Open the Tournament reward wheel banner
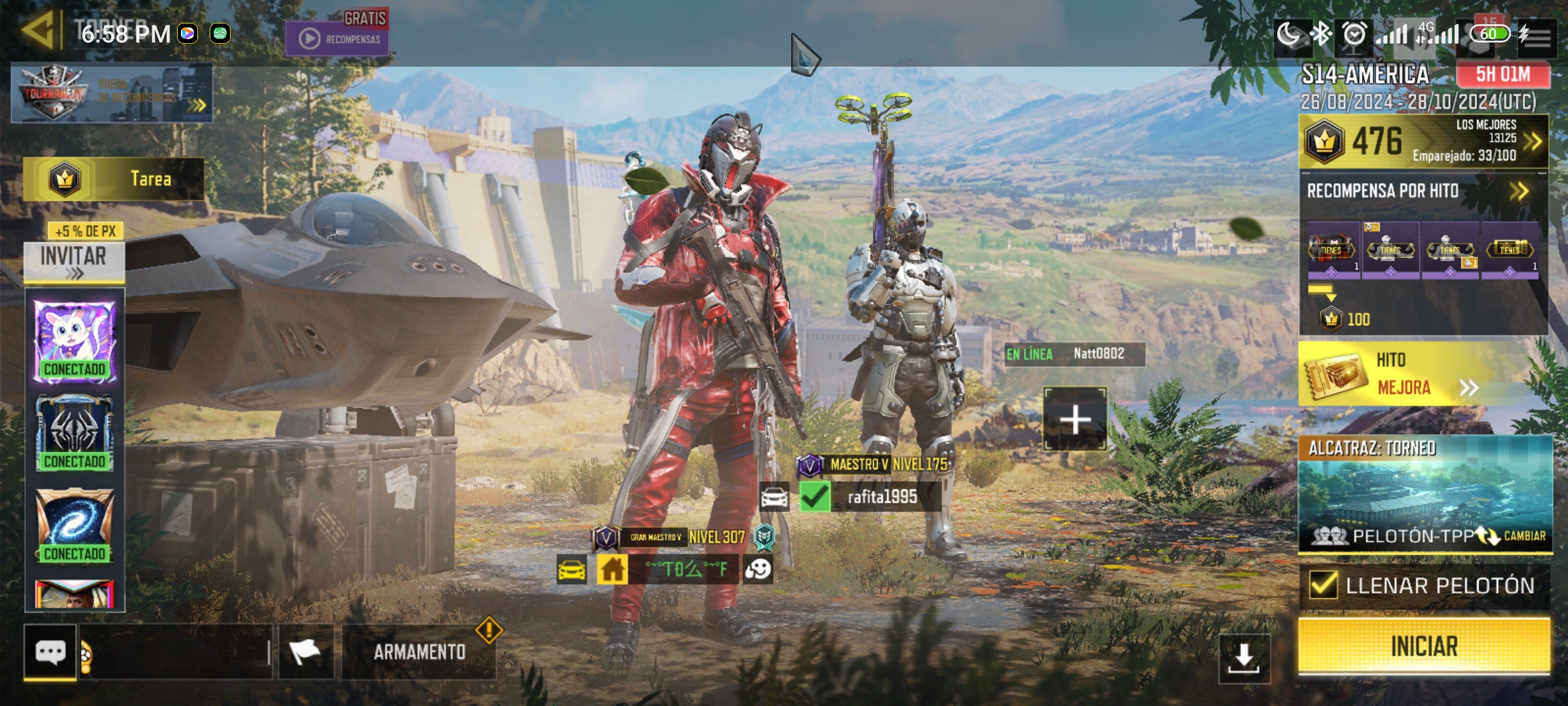Image resolution: width=1568 pixels, height=706 pixels. [112, 93]
